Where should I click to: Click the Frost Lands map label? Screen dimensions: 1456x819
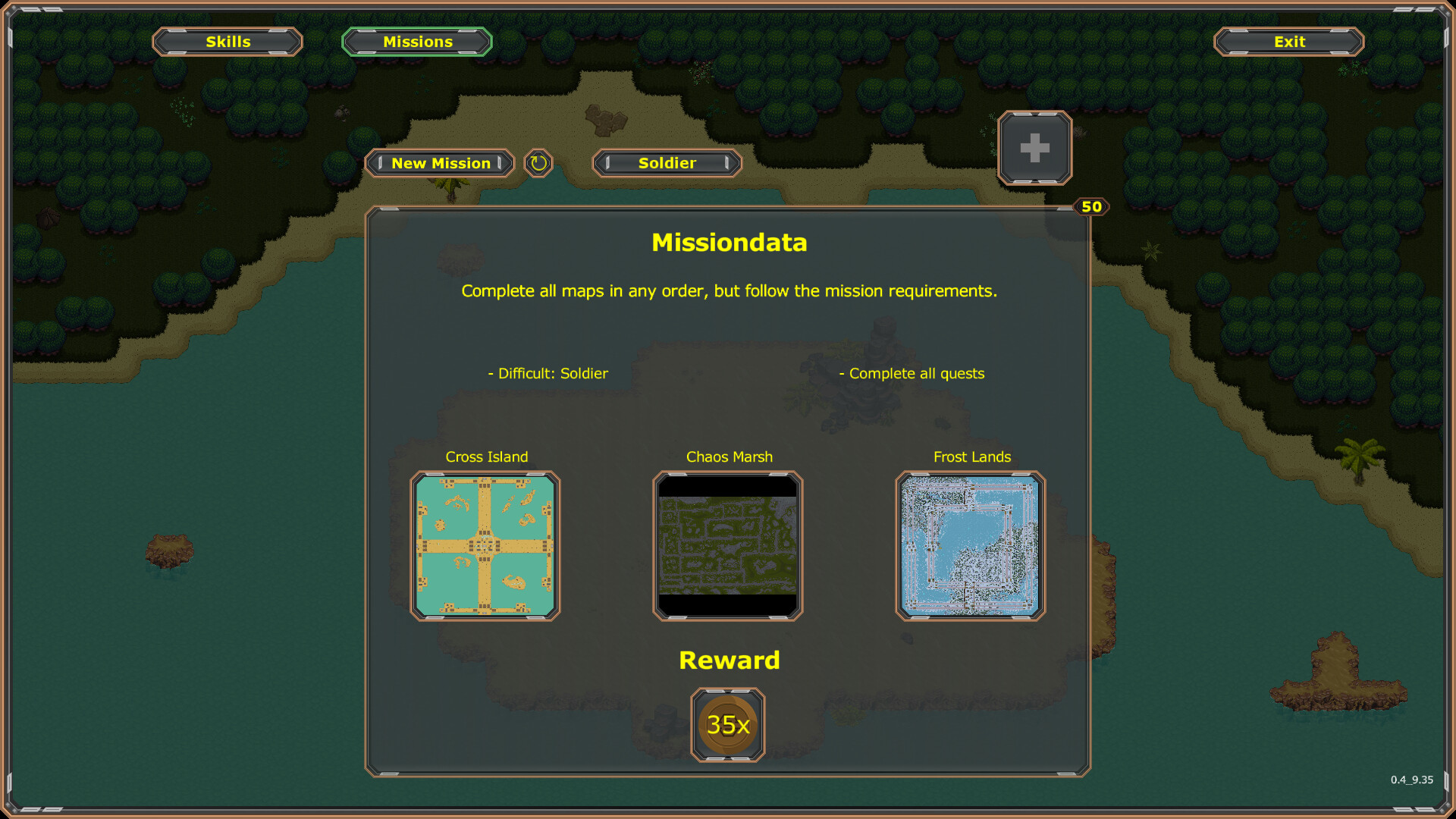tap(973, 457)
